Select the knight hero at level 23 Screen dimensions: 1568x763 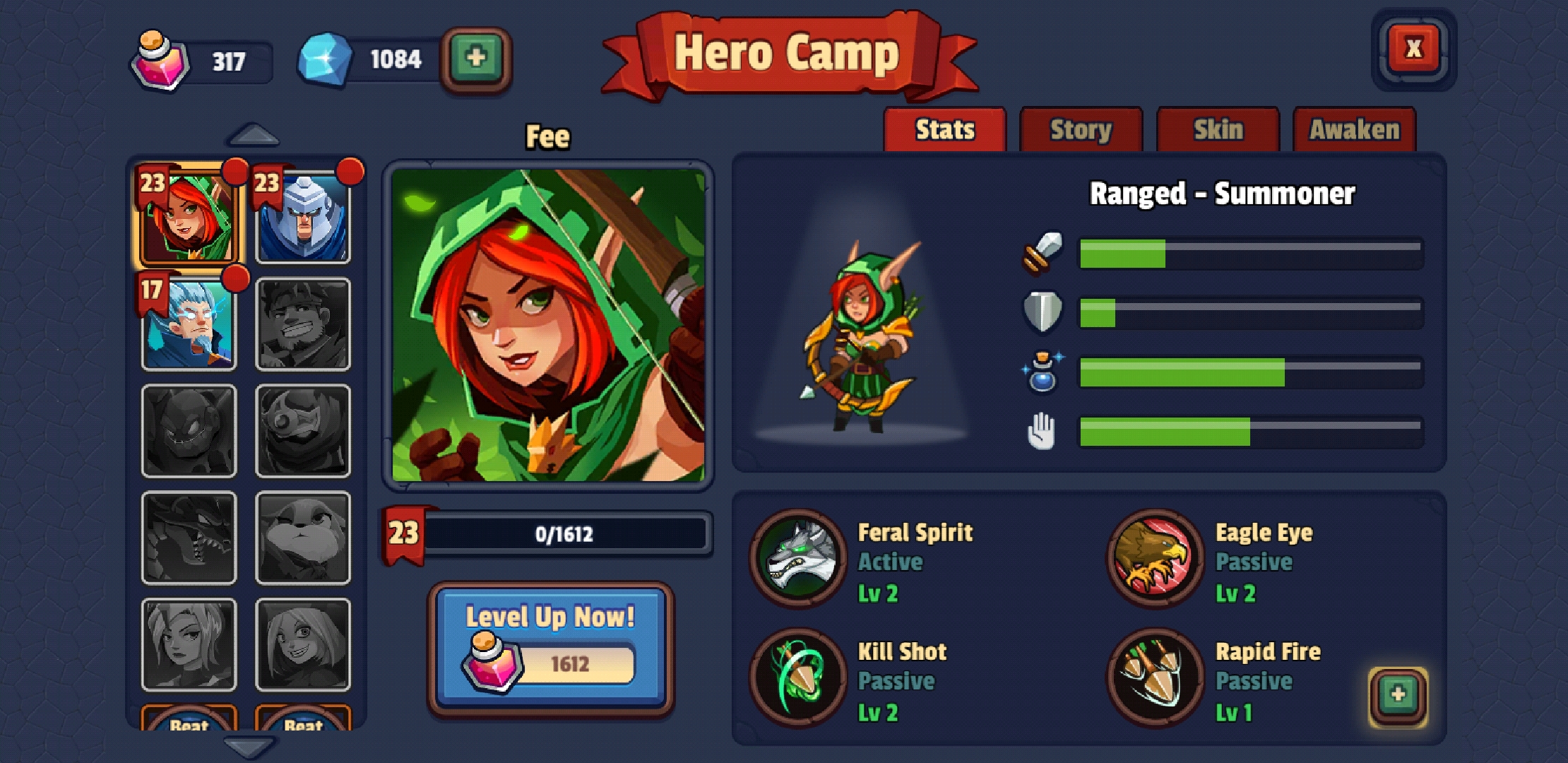(304, 219)
